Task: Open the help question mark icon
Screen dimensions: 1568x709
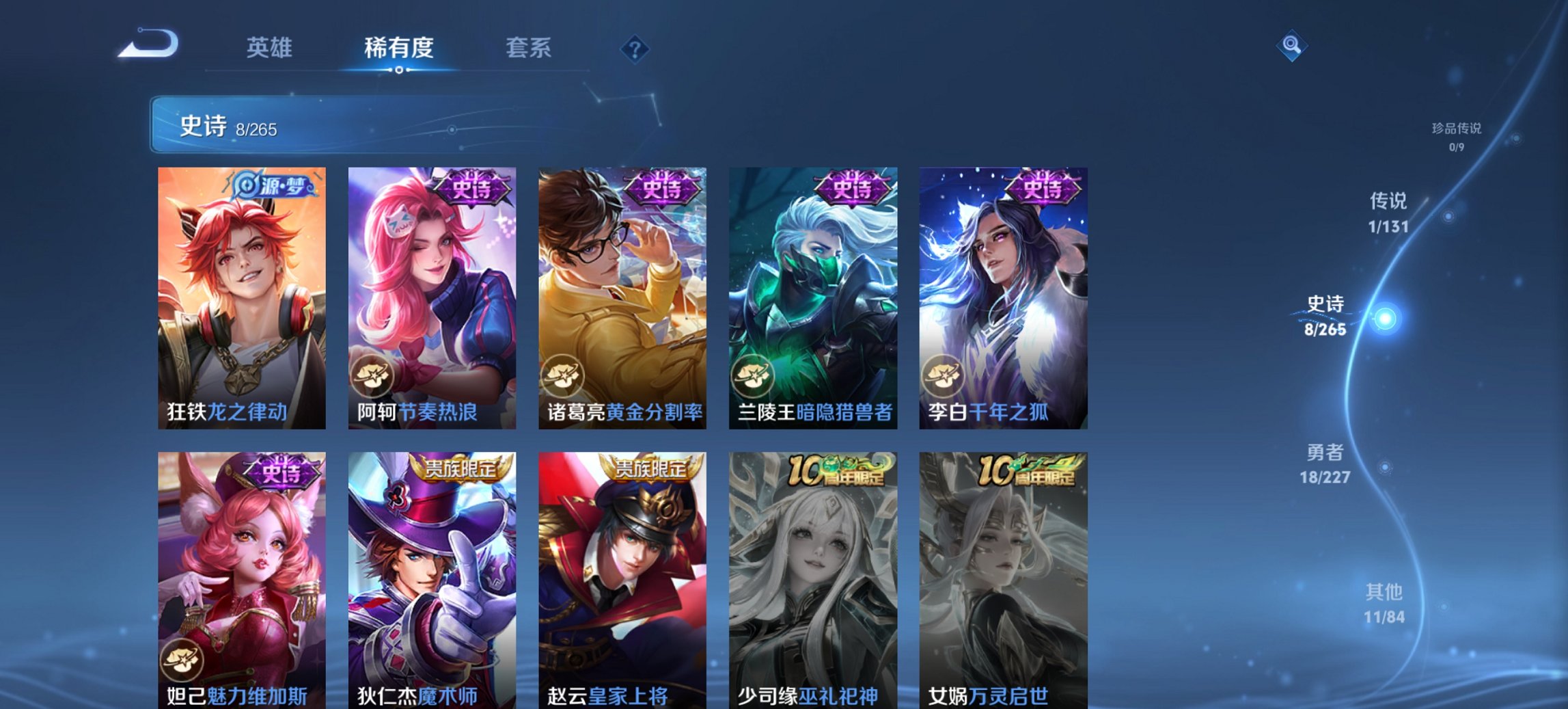Action: (634, 49)
